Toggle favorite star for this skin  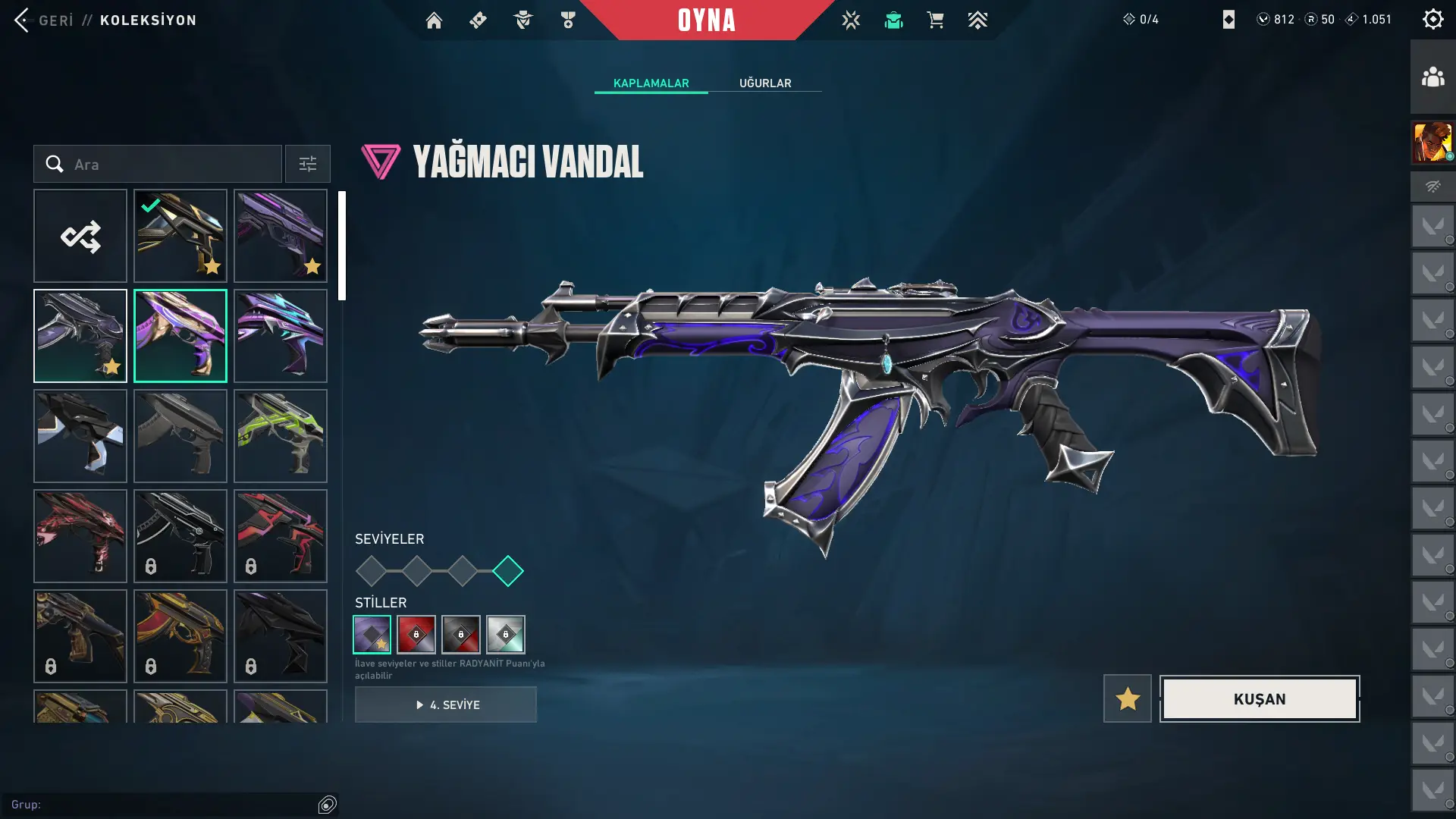pos(1127,698)
